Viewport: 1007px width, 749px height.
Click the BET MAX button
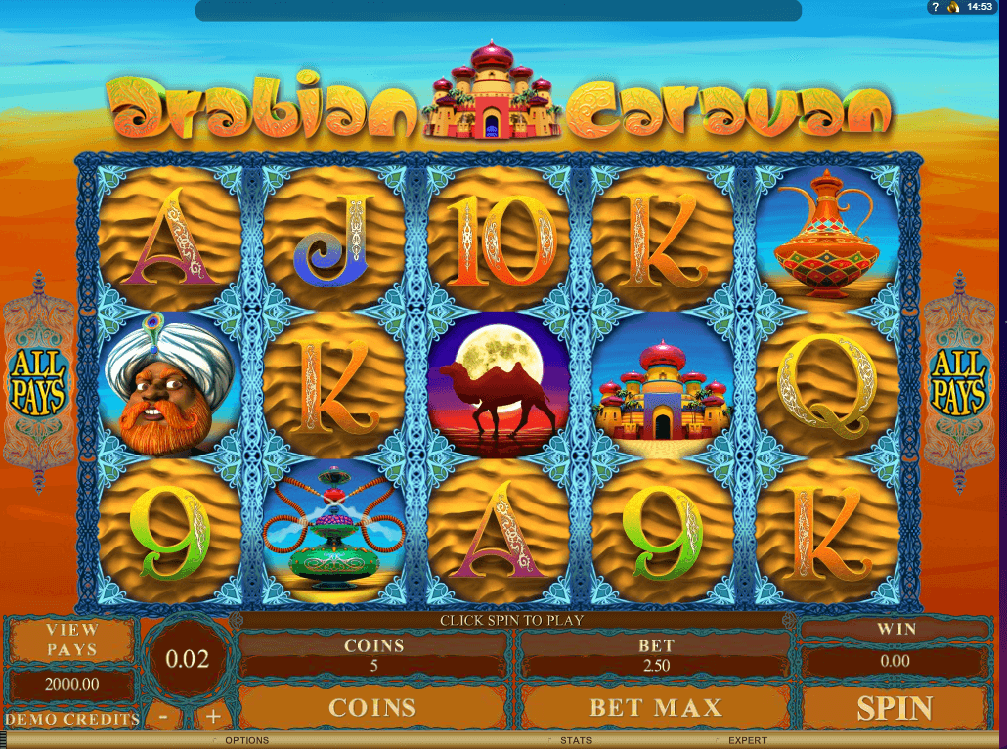point(655,708)
